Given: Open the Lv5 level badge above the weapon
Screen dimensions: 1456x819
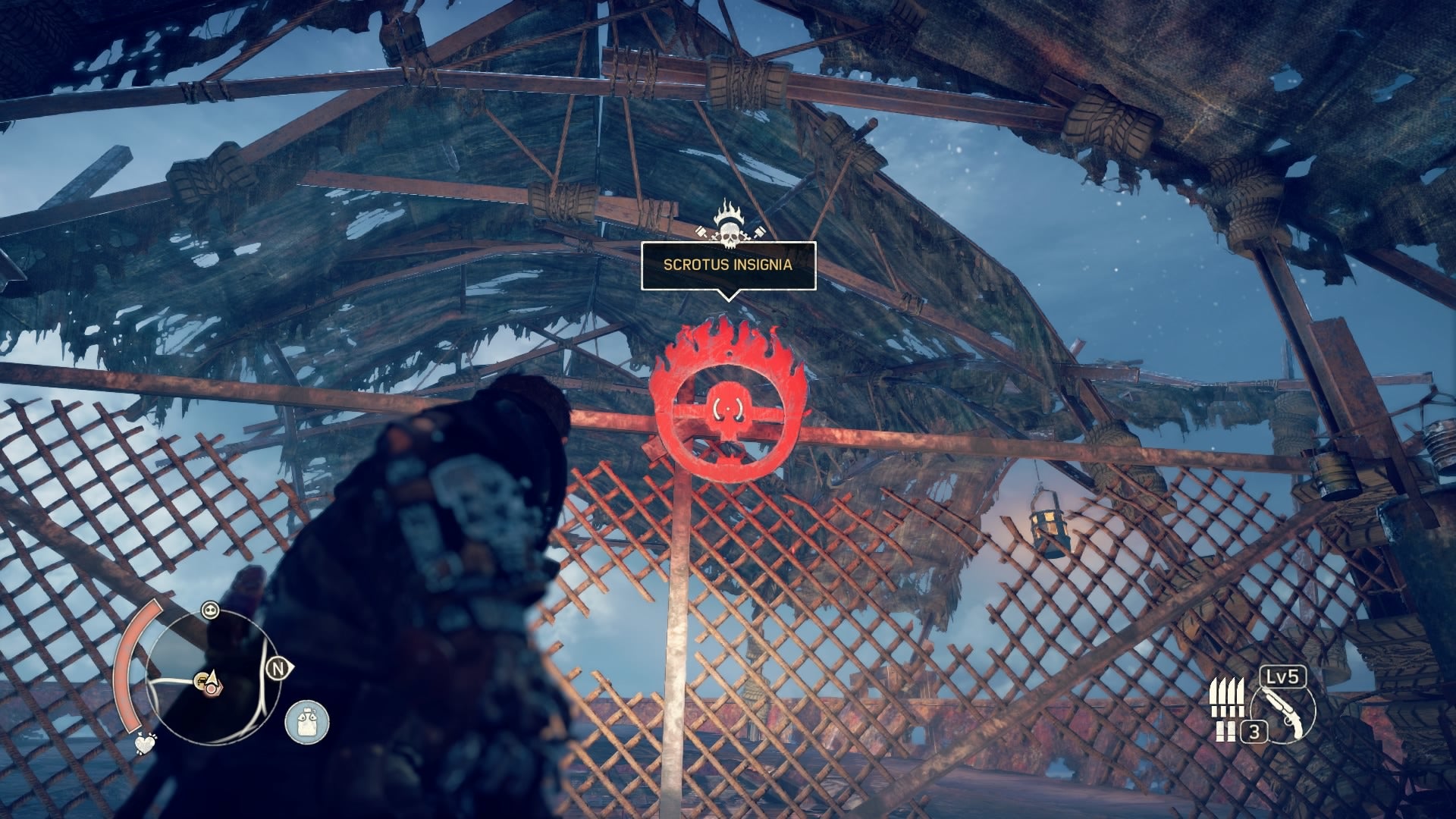Looking at the screenshot, I should click(1282, 677).
